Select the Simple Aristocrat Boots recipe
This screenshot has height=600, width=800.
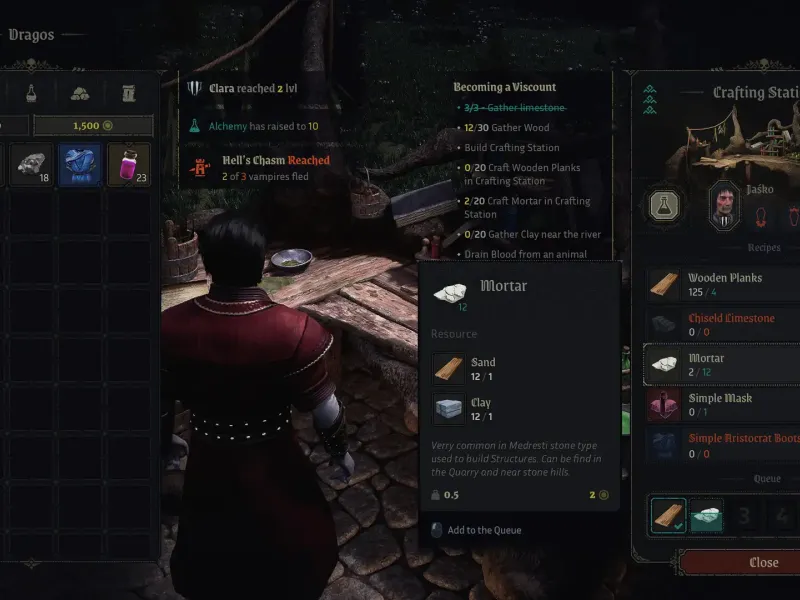722,444
